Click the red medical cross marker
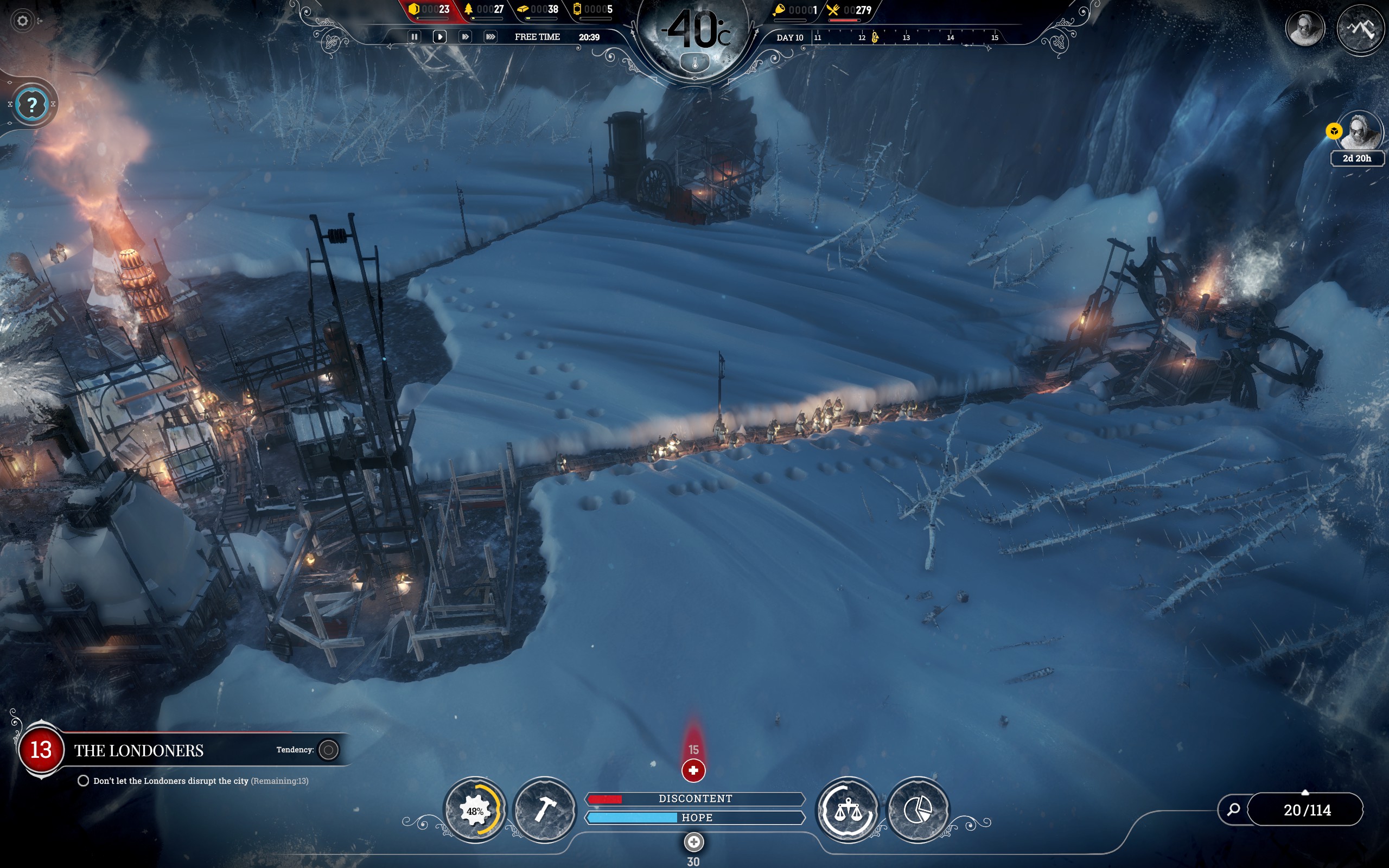Screen dimensions: 1389x868 tap(693, 770)
